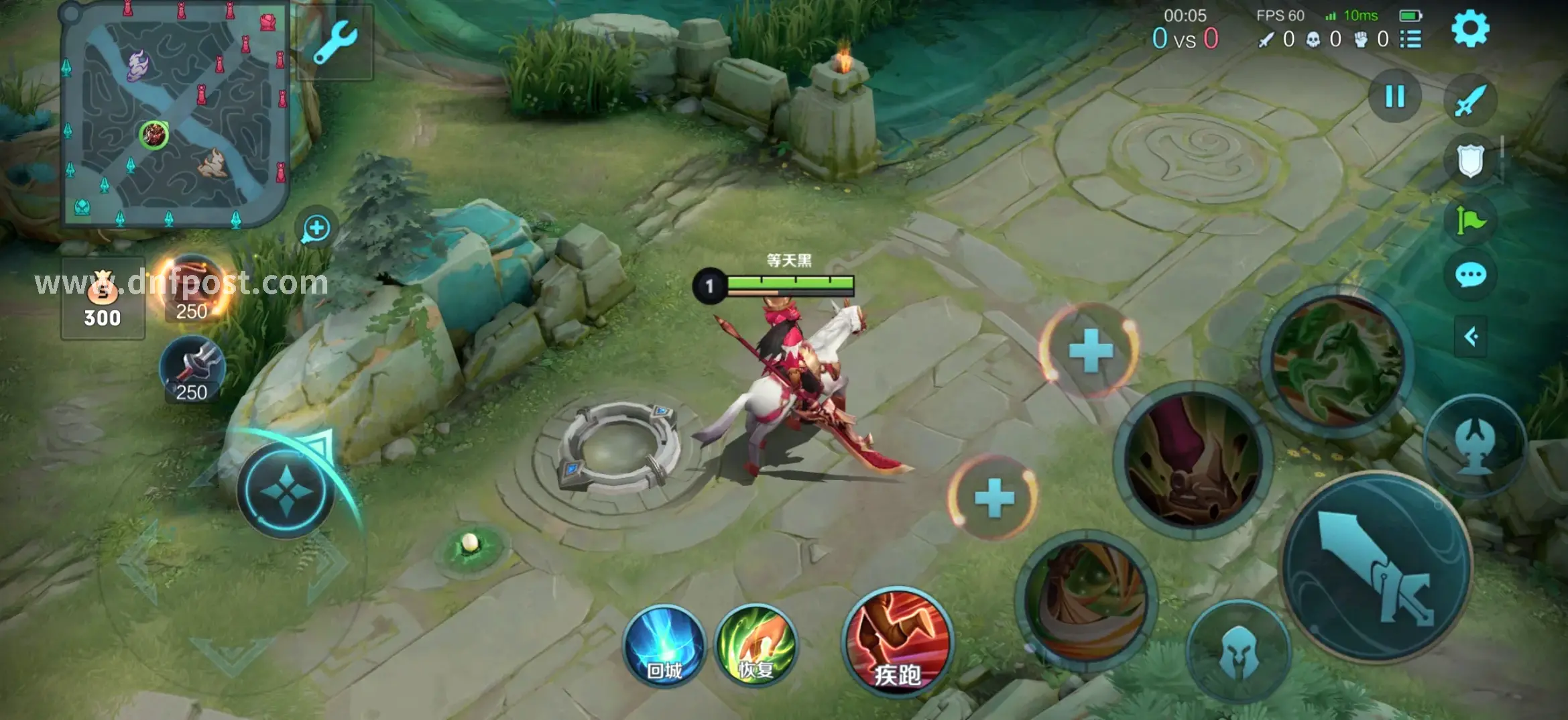Open the gold shop showing 300
The height and width of the screenshot is (720, 1568).
coord(103,299)
